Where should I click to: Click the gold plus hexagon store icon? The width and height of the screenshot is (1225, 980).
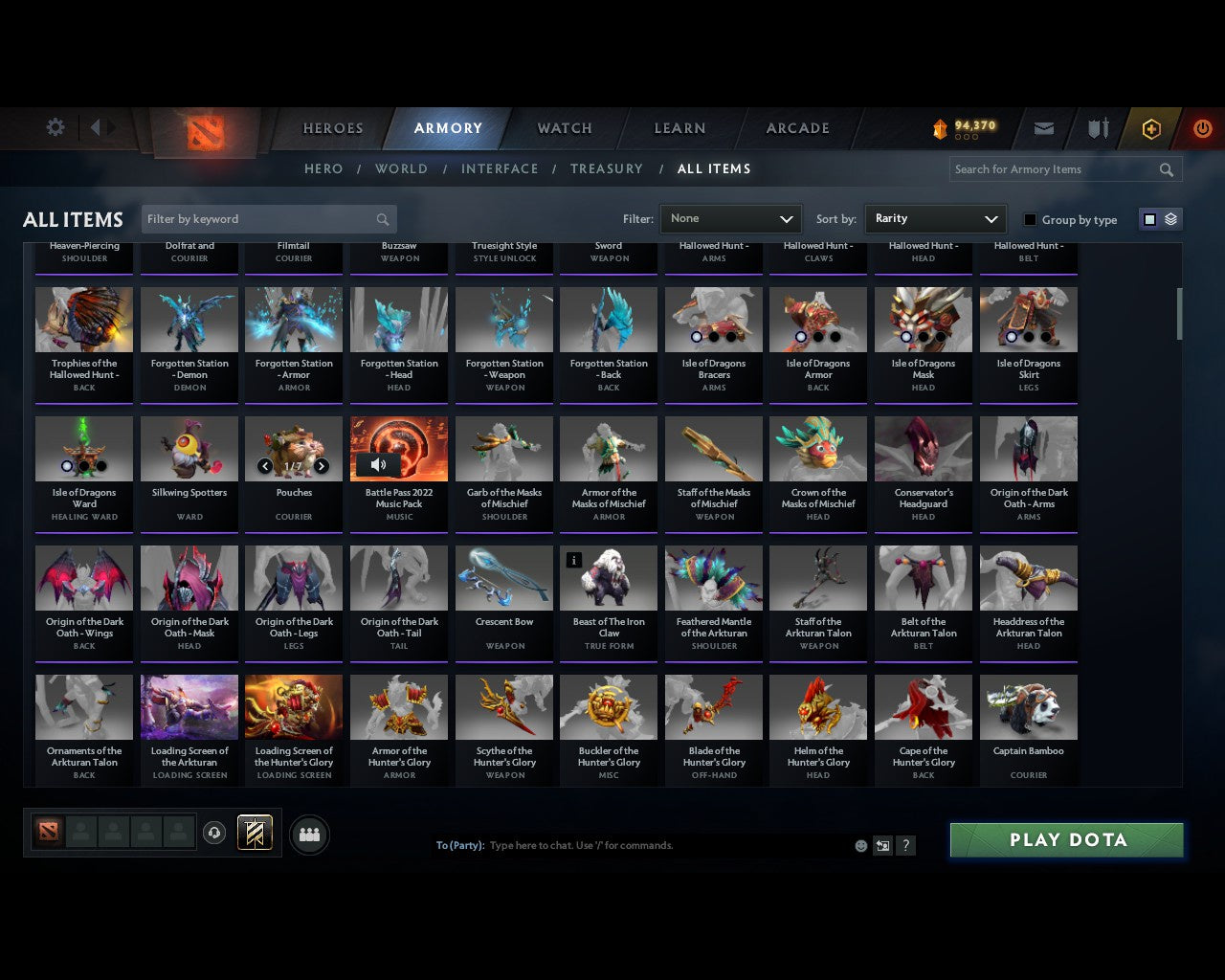[x=1150, y=127]
